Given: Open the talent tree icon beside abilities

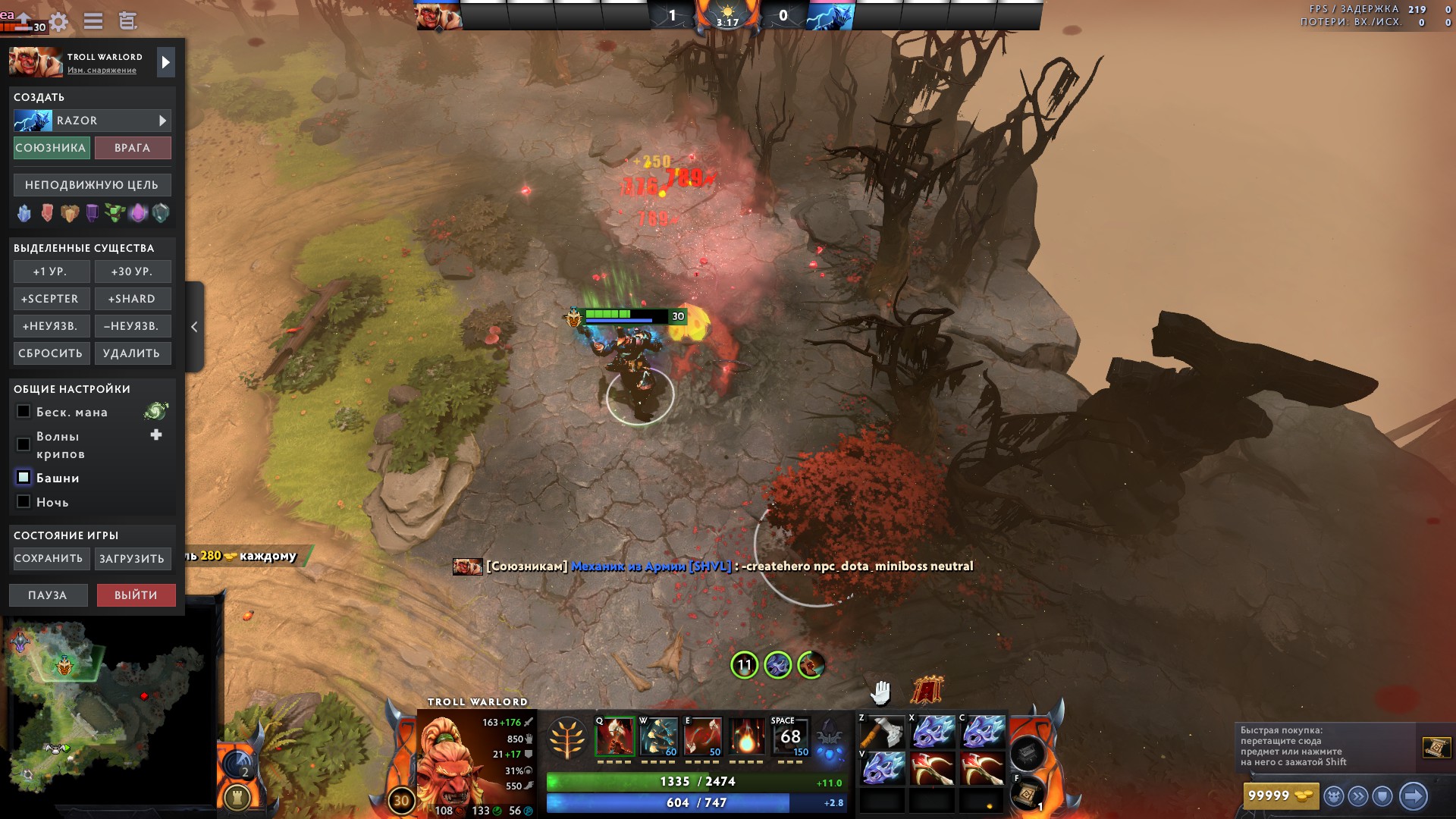Looking at the screenshot, I should 566,739.
